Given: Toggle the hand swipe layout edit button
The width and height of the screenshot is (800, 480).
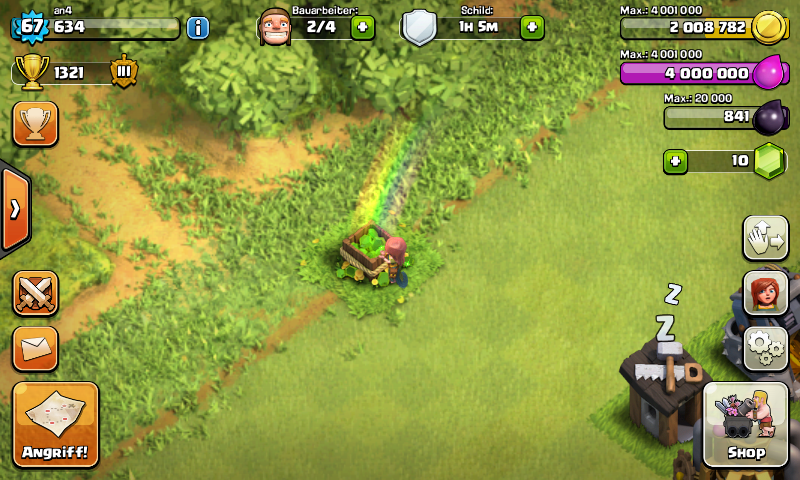Looking at the screenshot, I should point(765,238).
